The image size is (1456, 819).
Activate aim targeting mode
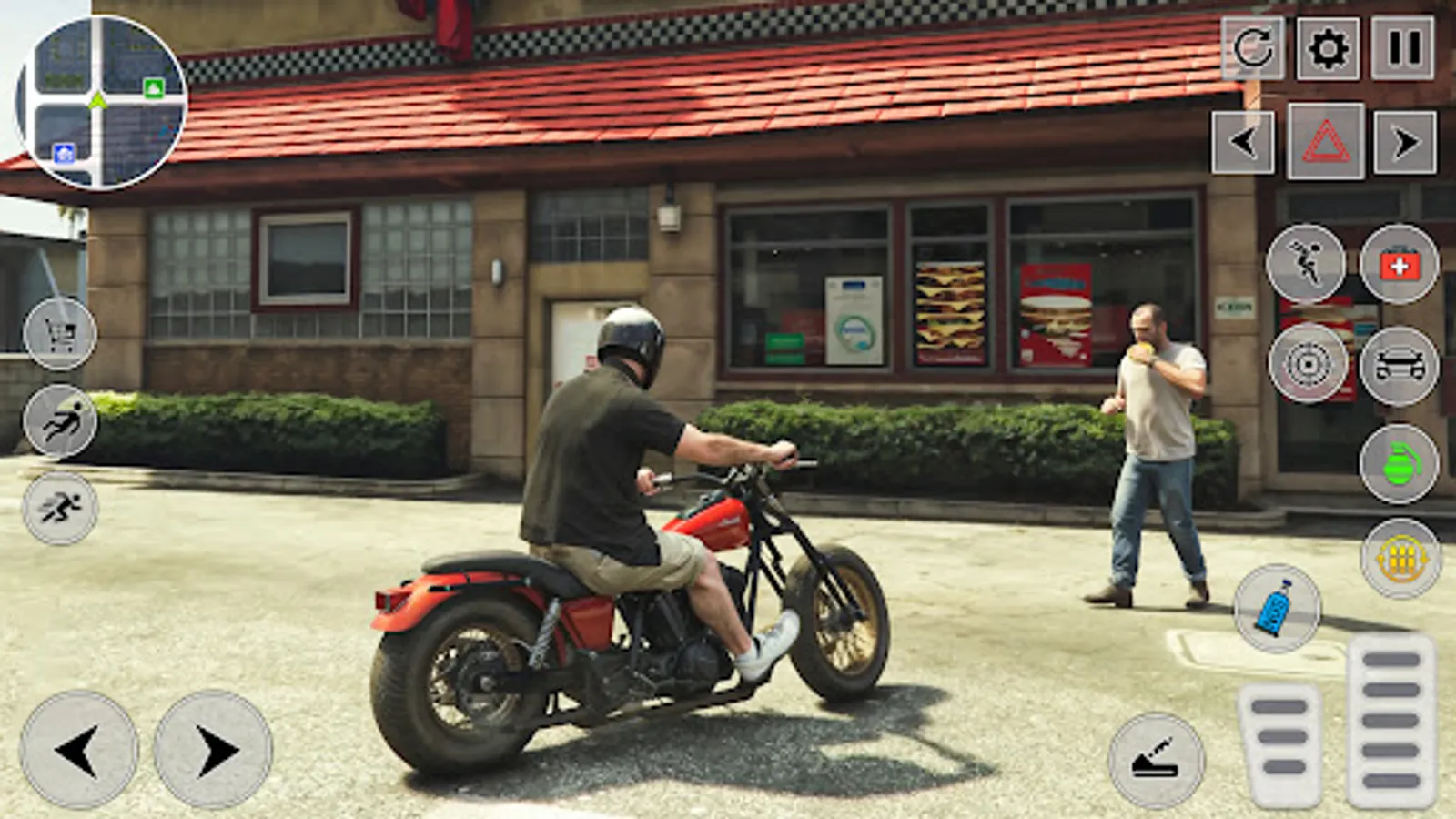(1307, 363)
